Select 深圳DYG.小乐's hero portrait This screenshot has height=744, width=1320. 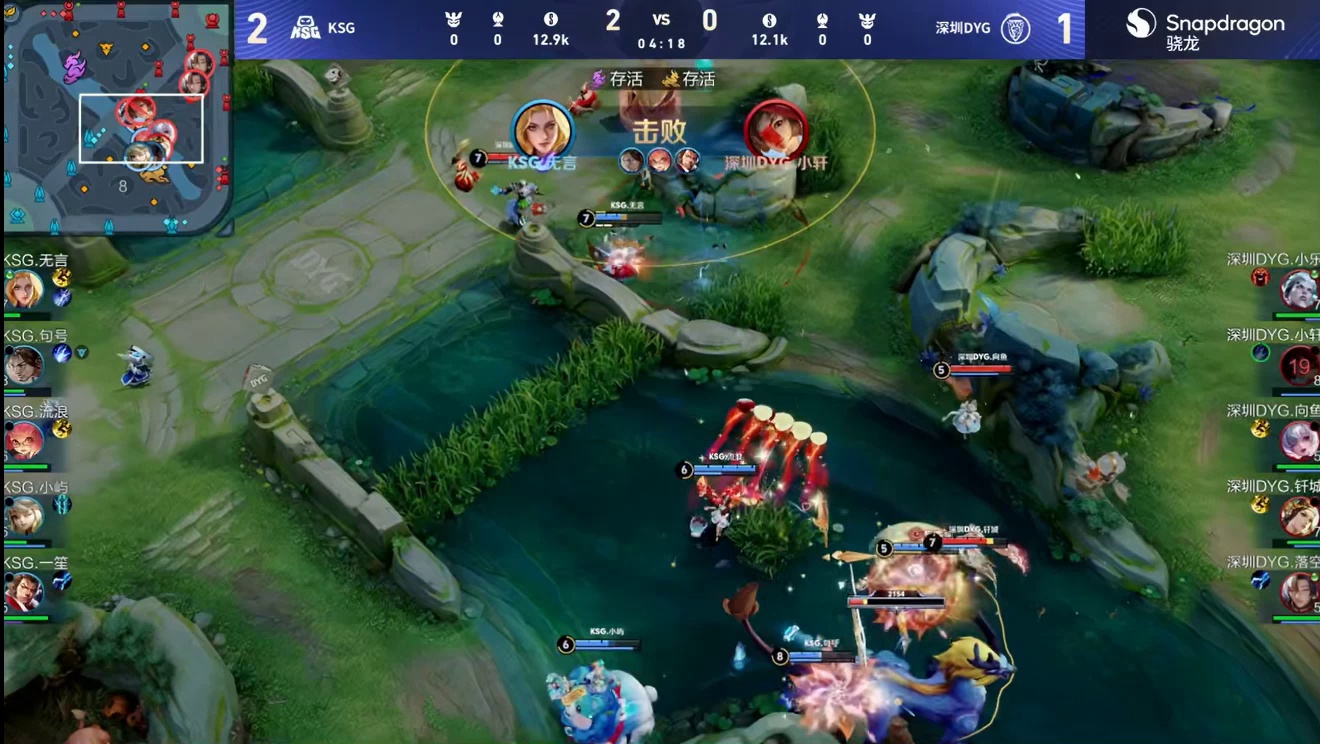point(1298,290)
